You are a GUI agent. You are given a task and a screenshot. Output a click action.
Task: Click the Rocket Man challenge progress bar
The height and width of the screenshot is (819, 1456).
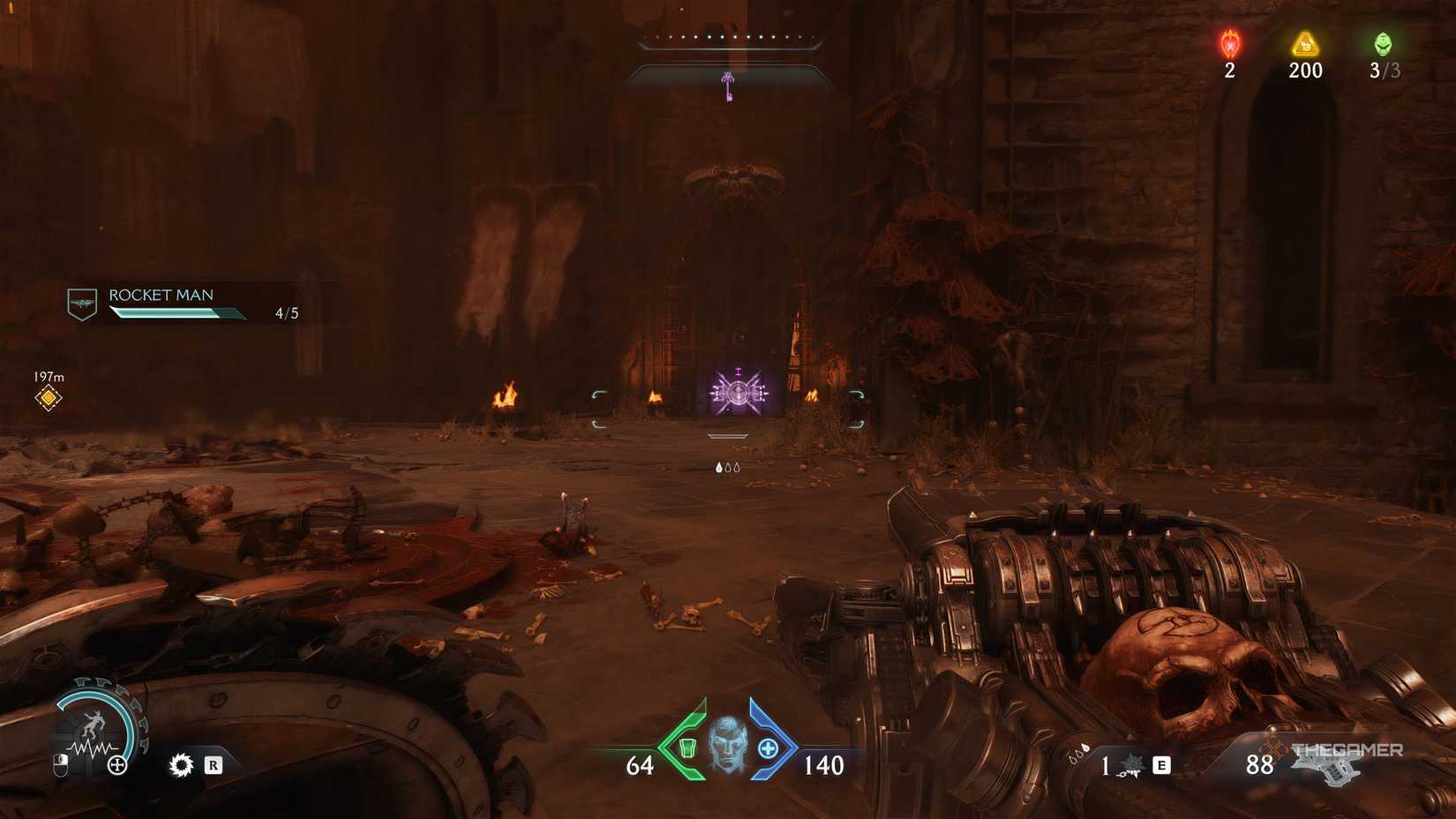point(176,312)
